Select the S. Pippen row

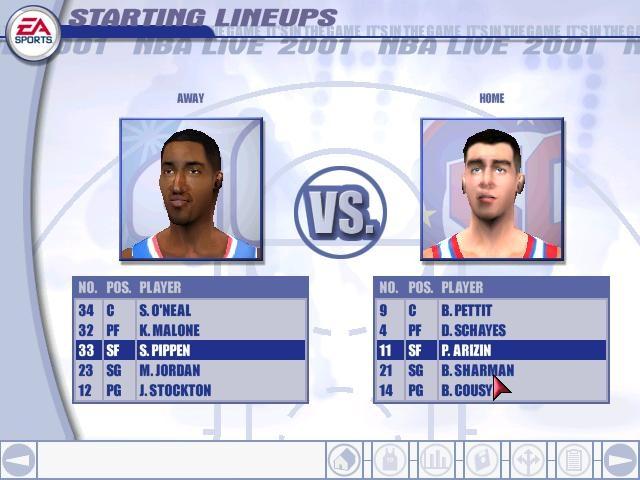tap(190, 350)
